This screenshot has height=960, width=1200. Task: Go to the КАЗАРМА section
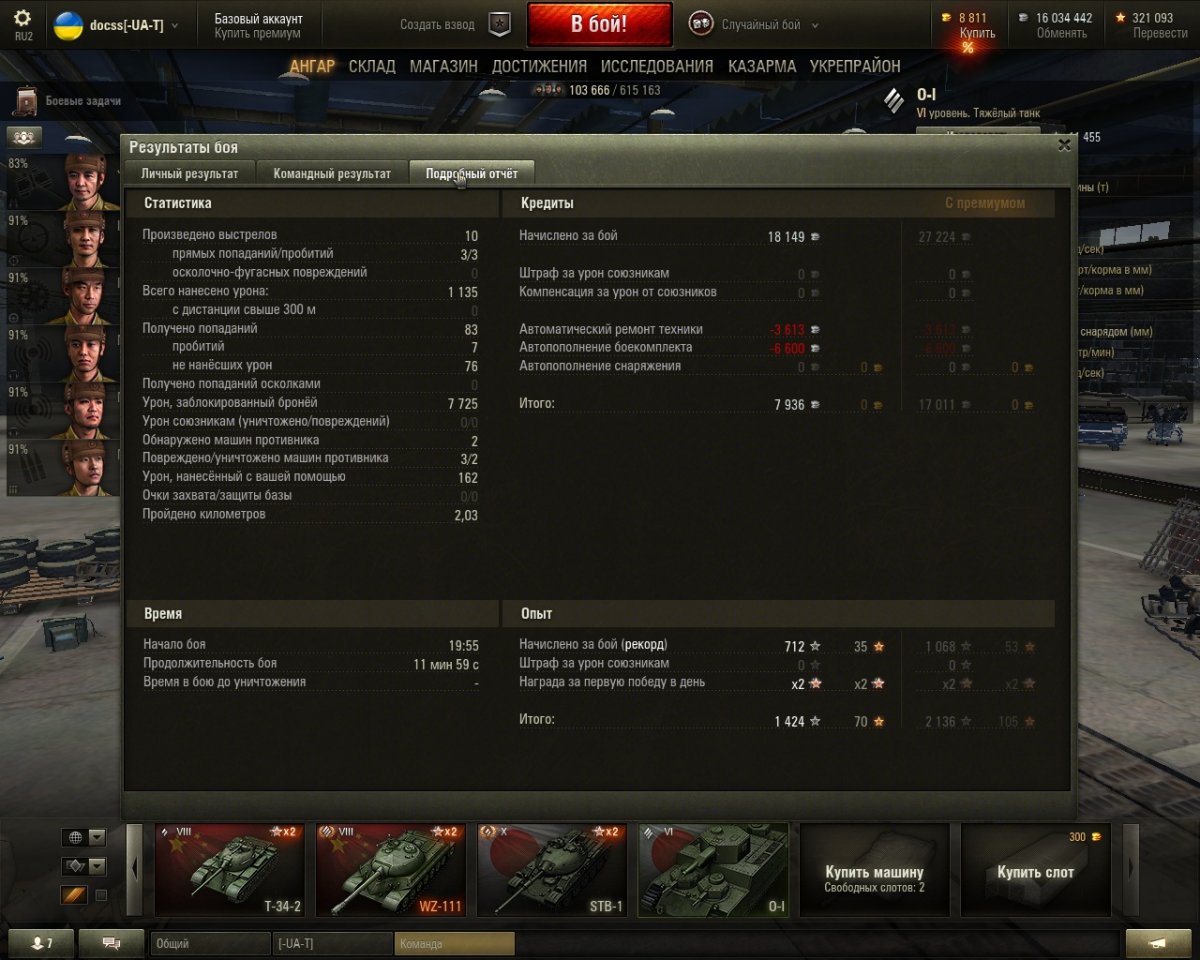point(762,67)
